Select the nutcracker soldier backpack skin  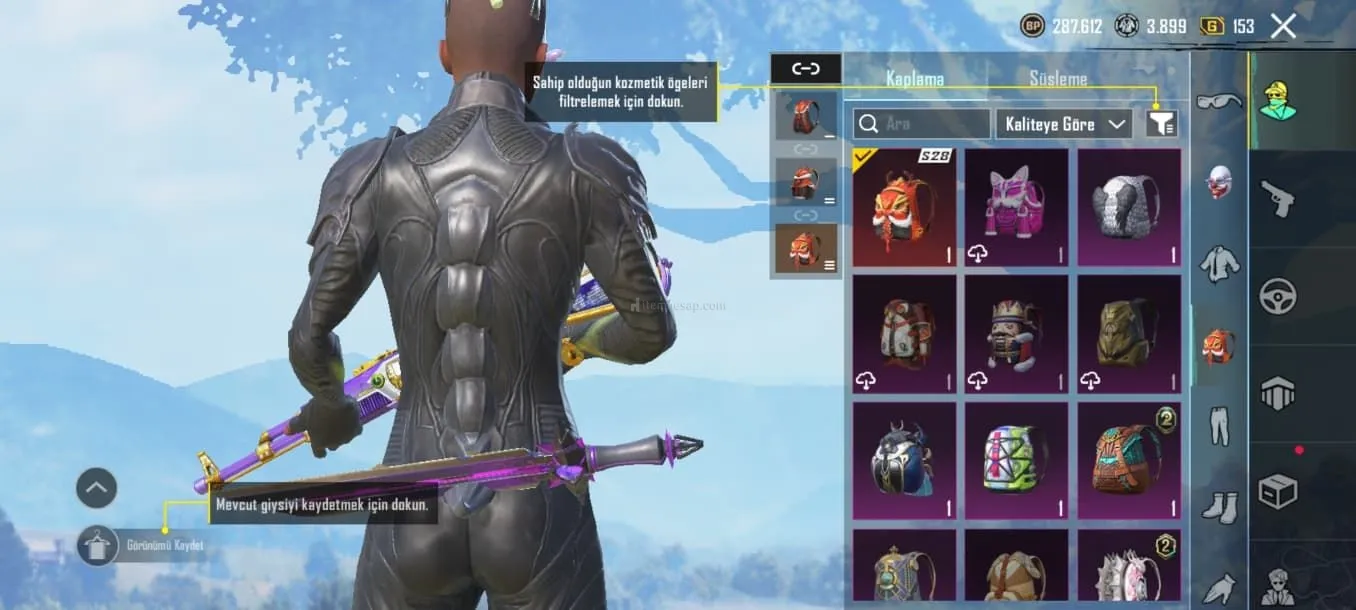(x=1016, y=334)
